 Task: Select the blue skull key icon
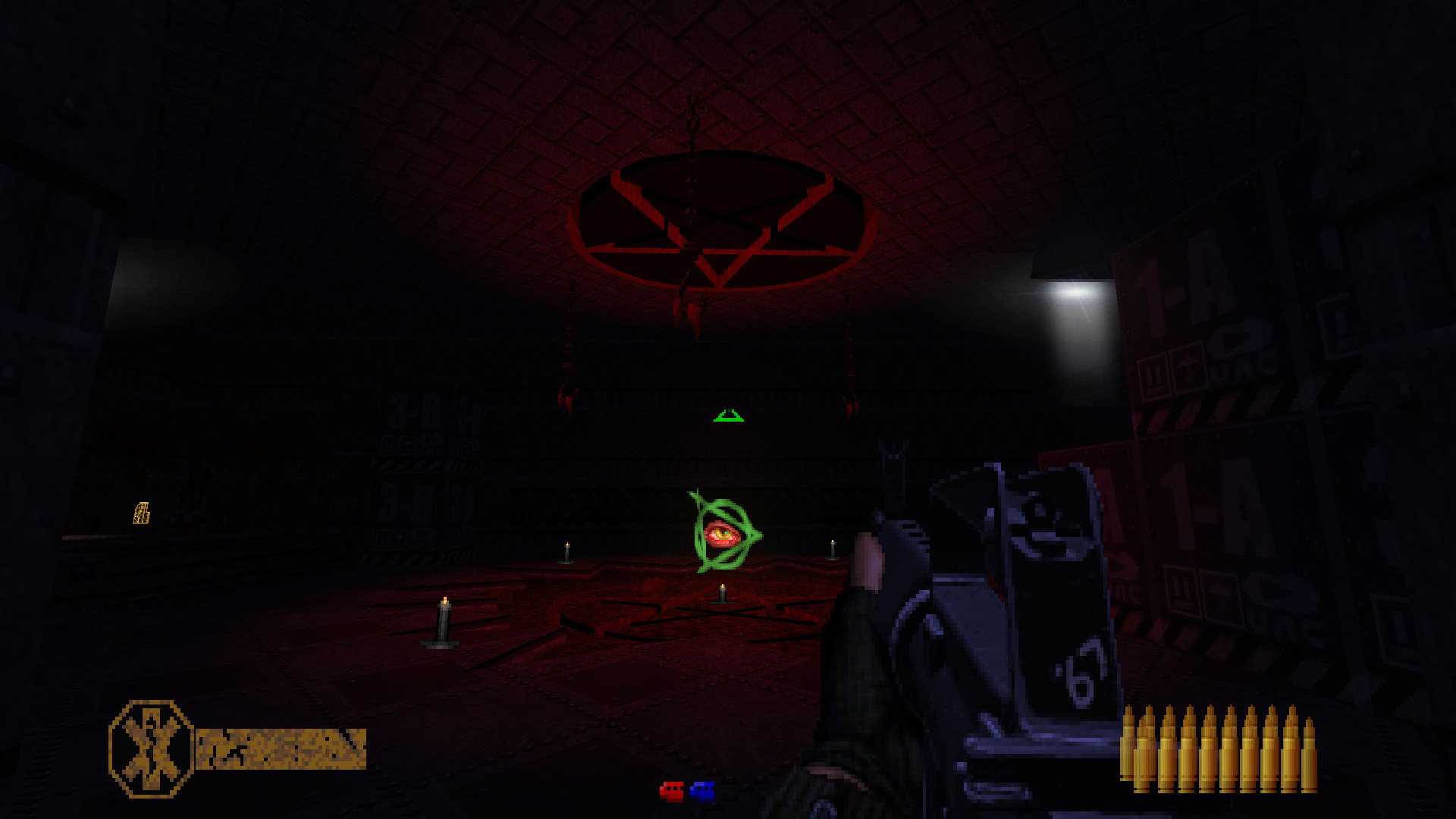(x=702, y=792)
